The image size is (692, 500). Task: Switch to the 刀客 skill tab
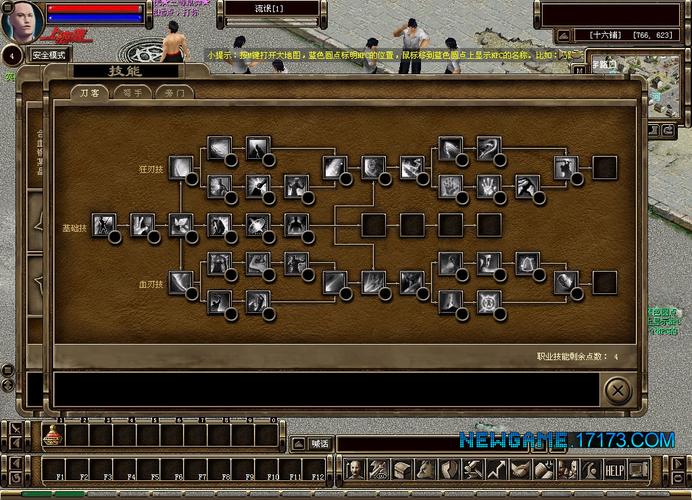click(89, 92)
